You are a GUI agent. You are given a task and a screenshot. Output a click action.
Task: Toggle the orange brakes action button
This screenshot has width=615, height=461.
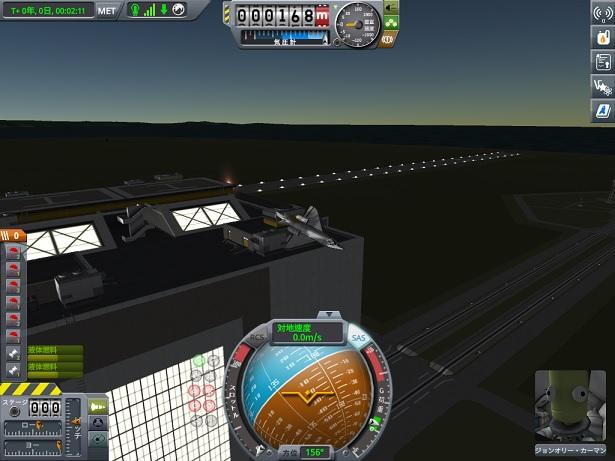click(388, 38)
